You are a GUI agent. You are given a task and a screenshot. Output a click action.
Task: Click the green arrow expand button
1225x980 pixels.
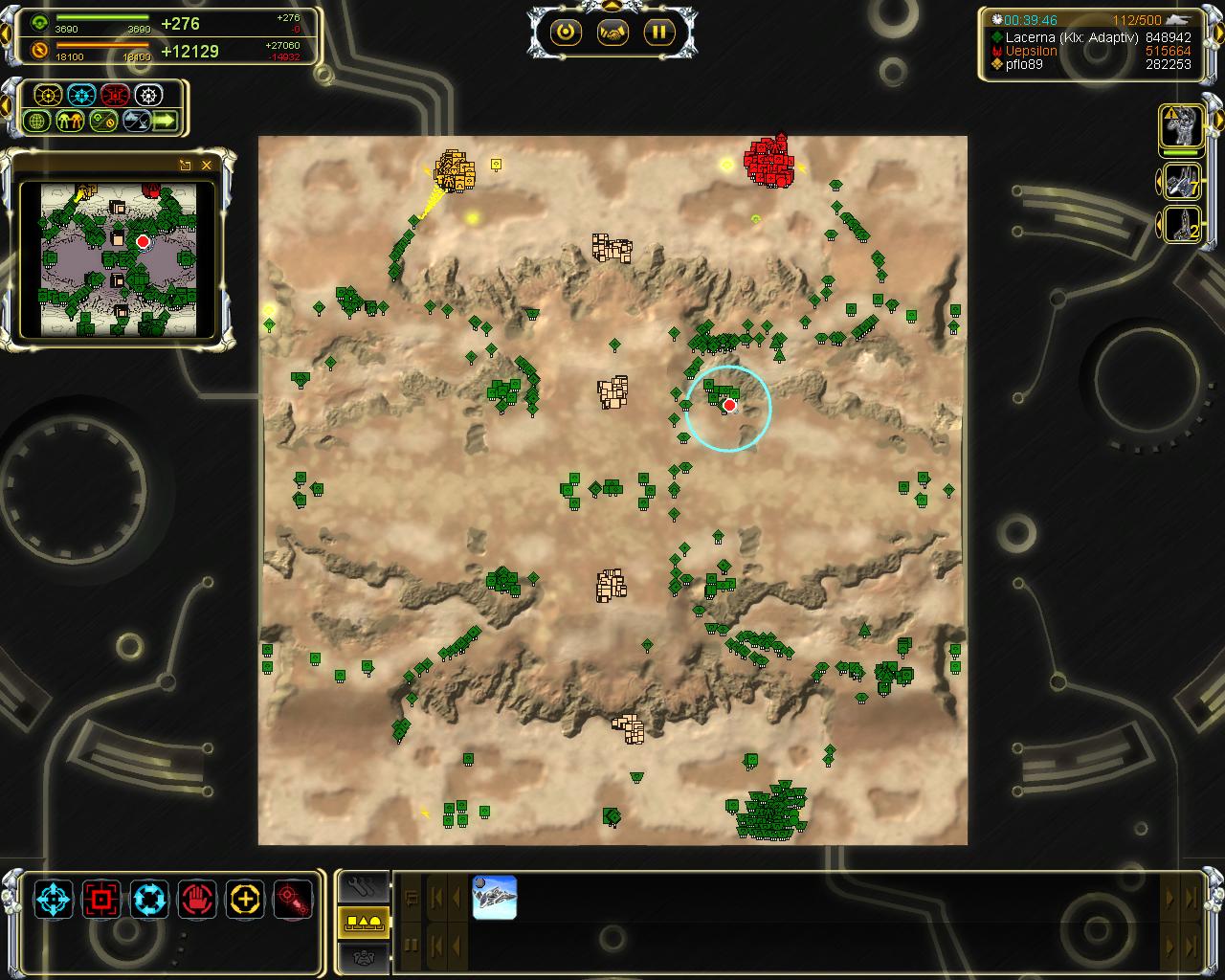[x=165, y=122]
